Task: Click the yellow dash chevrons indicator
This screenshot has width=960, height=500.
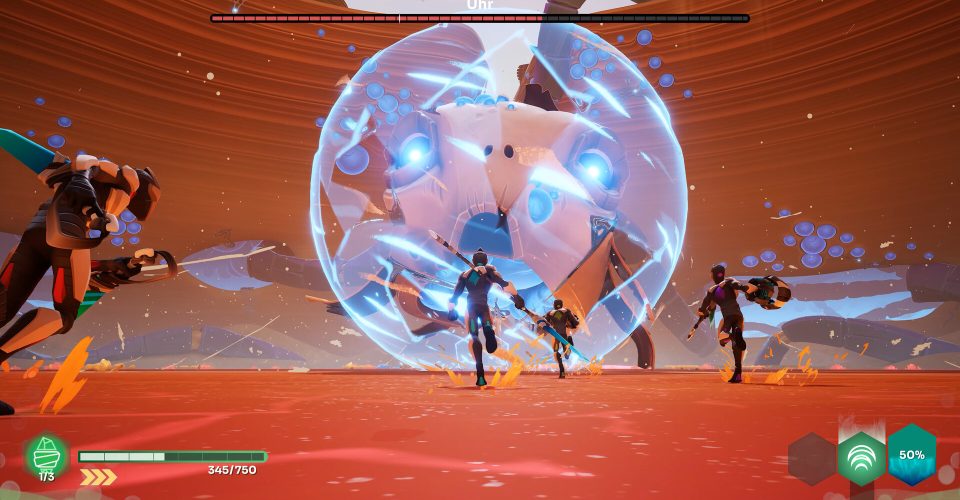Action: tap(98, 477)
